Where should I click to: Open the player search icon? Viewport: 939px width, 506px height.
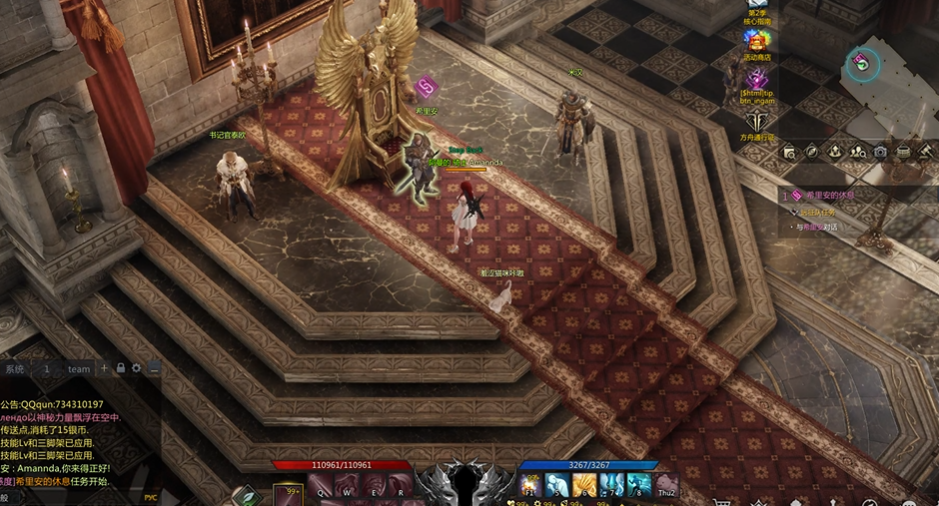click(x=858, y=152)
